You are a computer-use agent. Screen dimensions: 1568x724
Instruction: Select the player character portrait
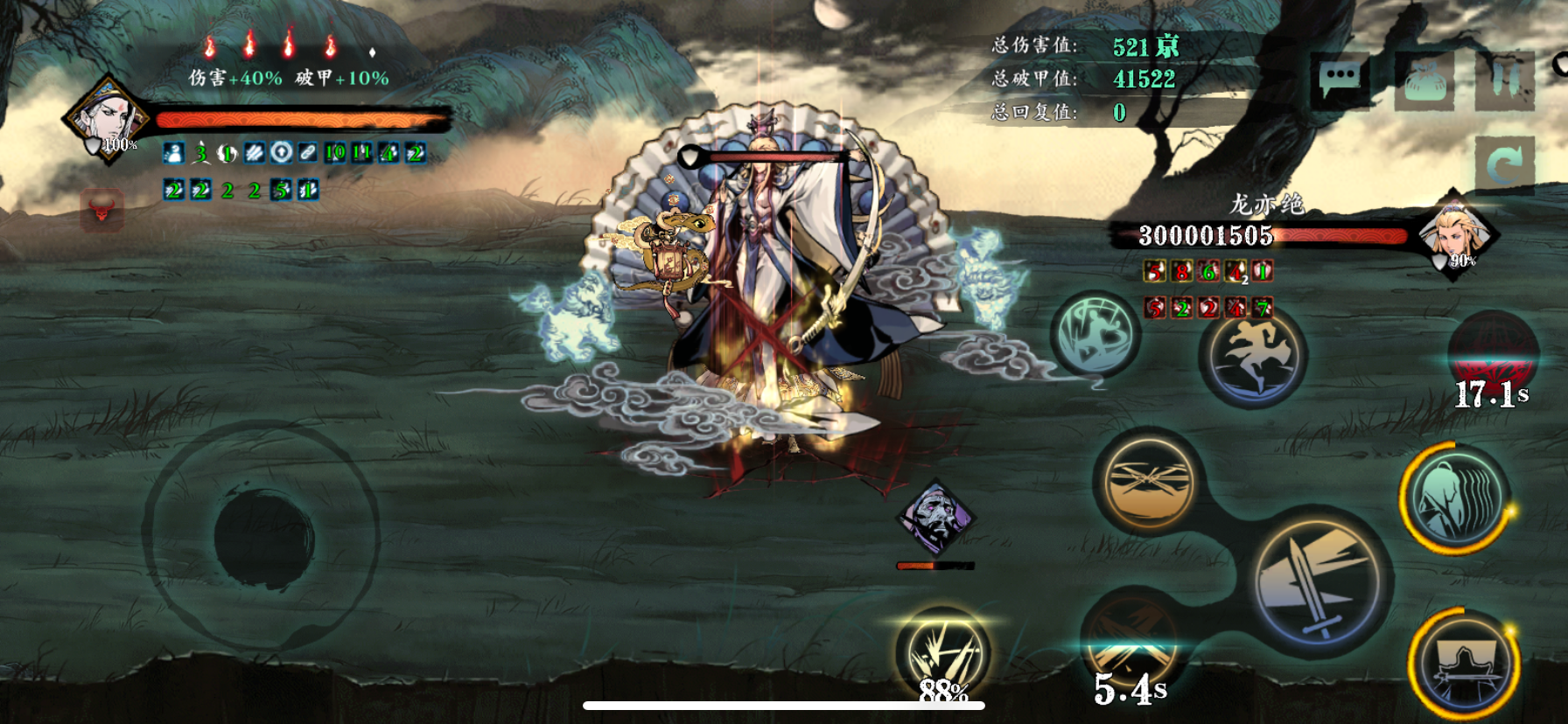107,120
